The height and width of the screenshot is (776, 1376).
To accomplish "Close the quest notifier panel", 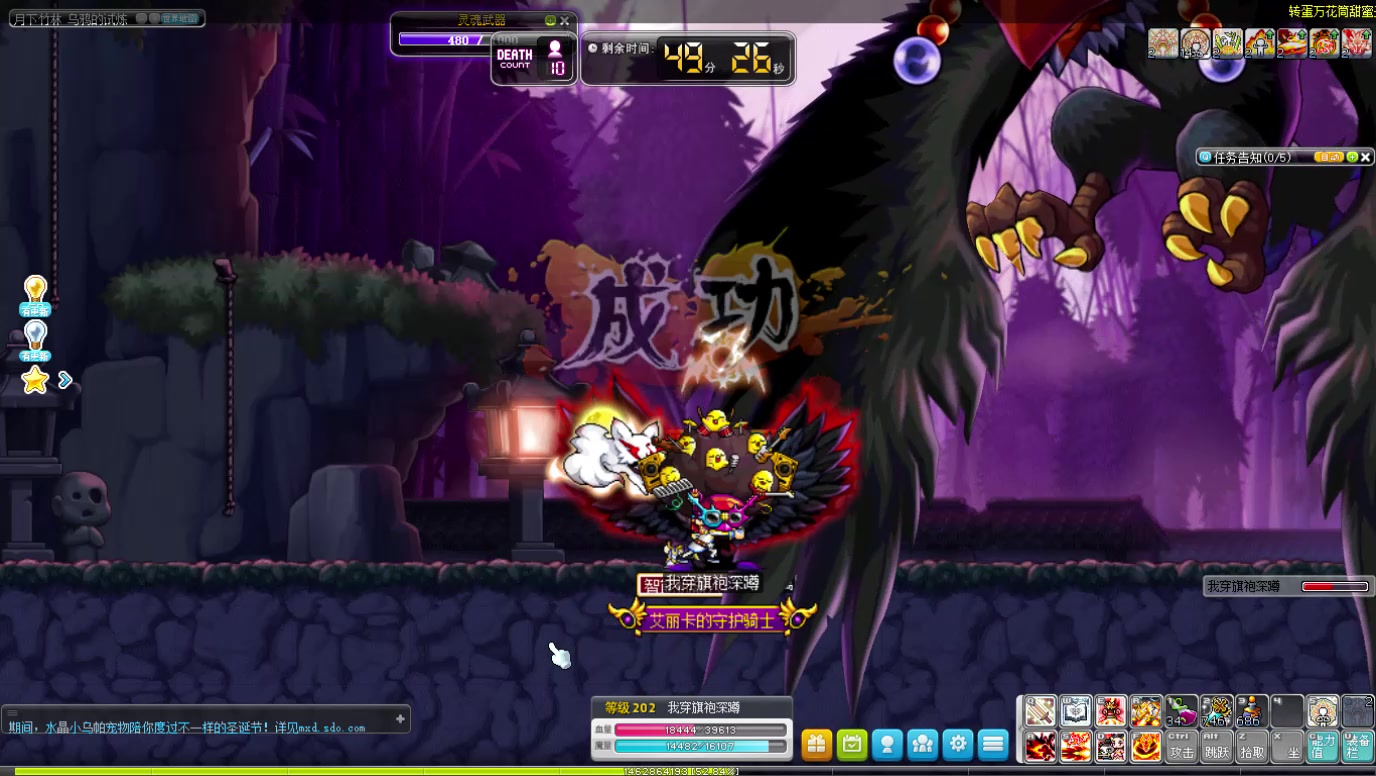I will 1366,157.
